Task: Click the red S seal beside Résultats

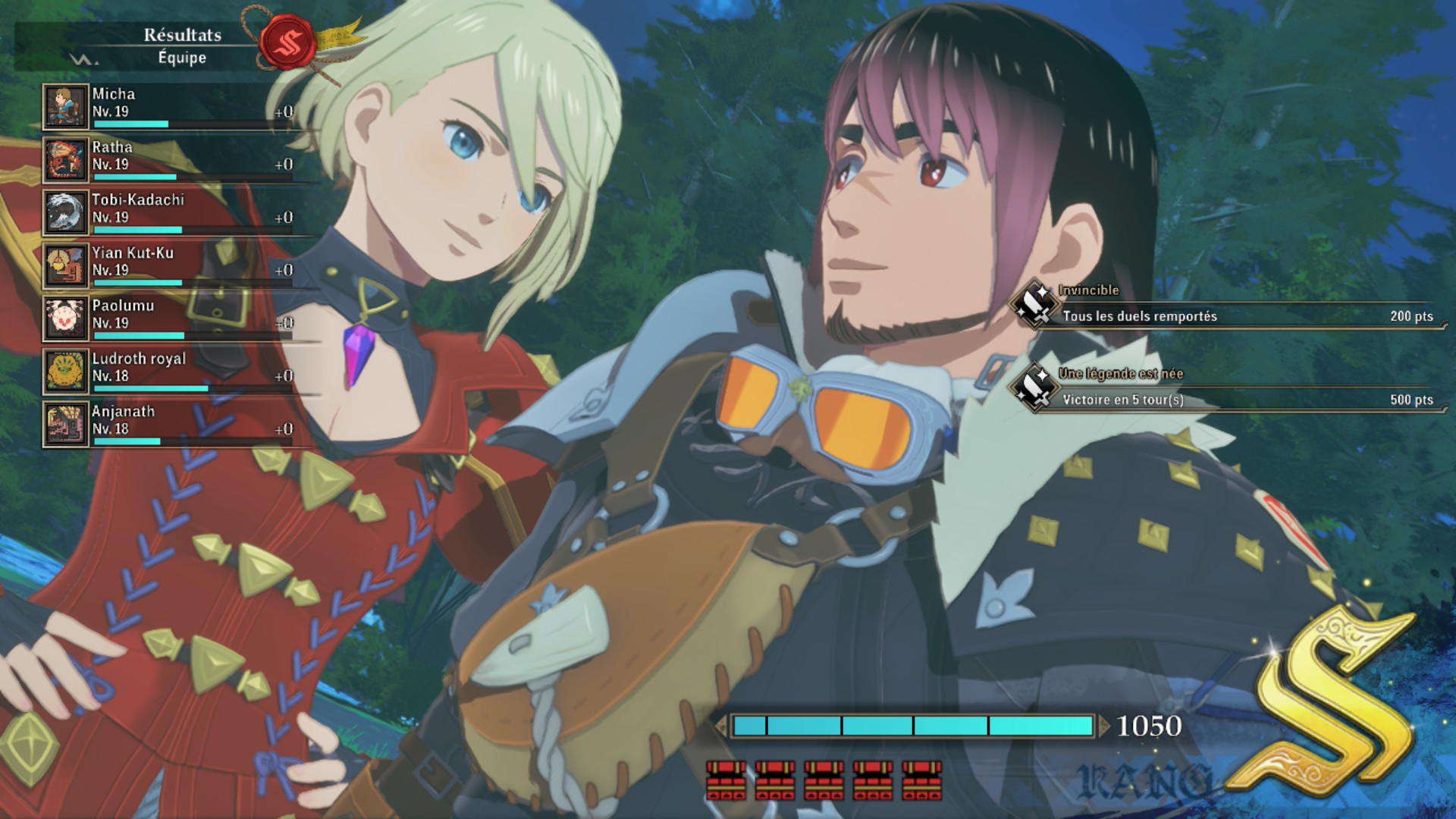Action: (287, 42)
